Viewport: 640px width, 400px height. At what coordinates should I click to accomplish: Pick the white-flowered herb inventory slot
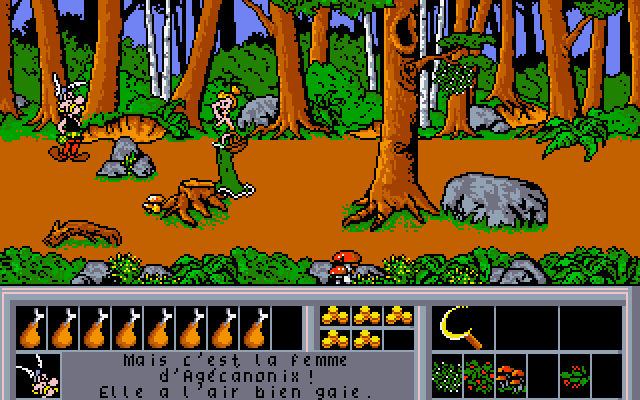click(448, 375)
